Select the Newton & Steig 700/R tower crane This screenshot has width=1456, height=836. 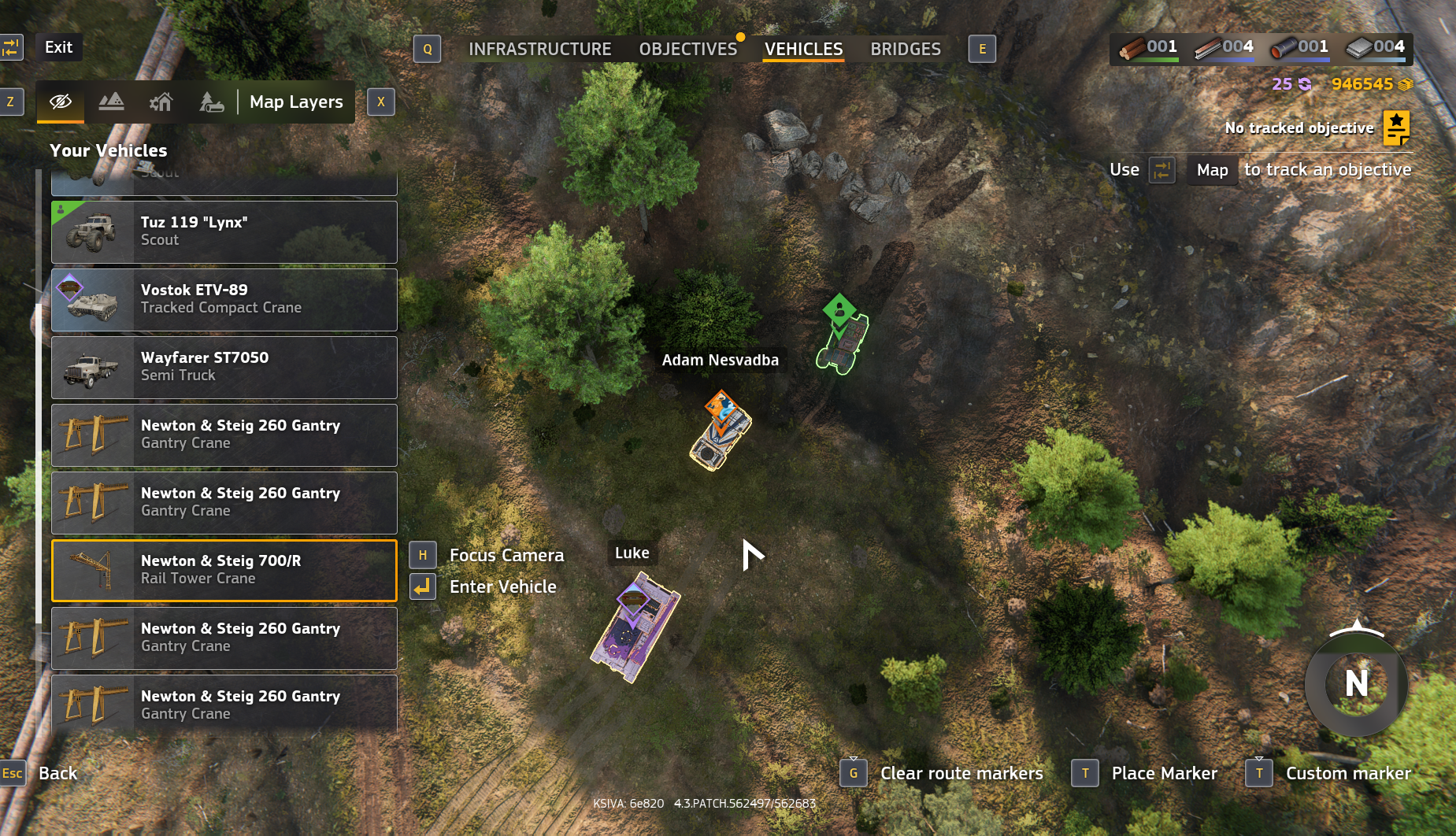tap(224, 570)
